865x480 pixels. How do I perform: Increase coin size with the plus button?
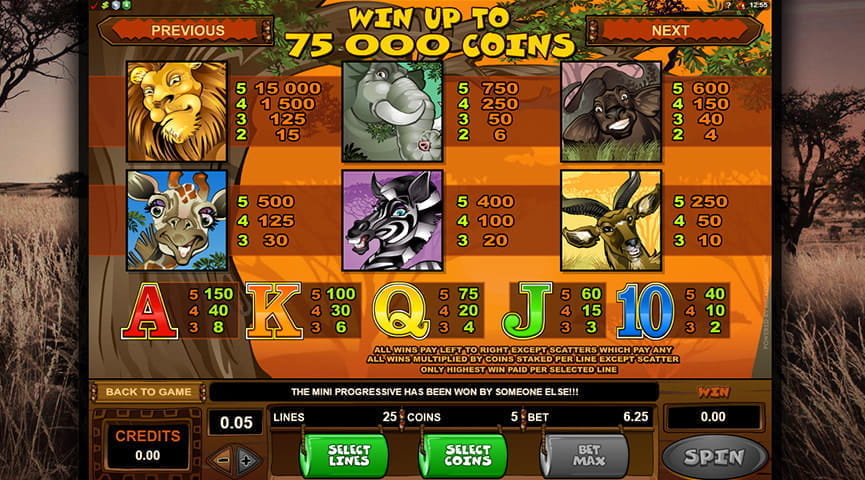tap(247, 459)
